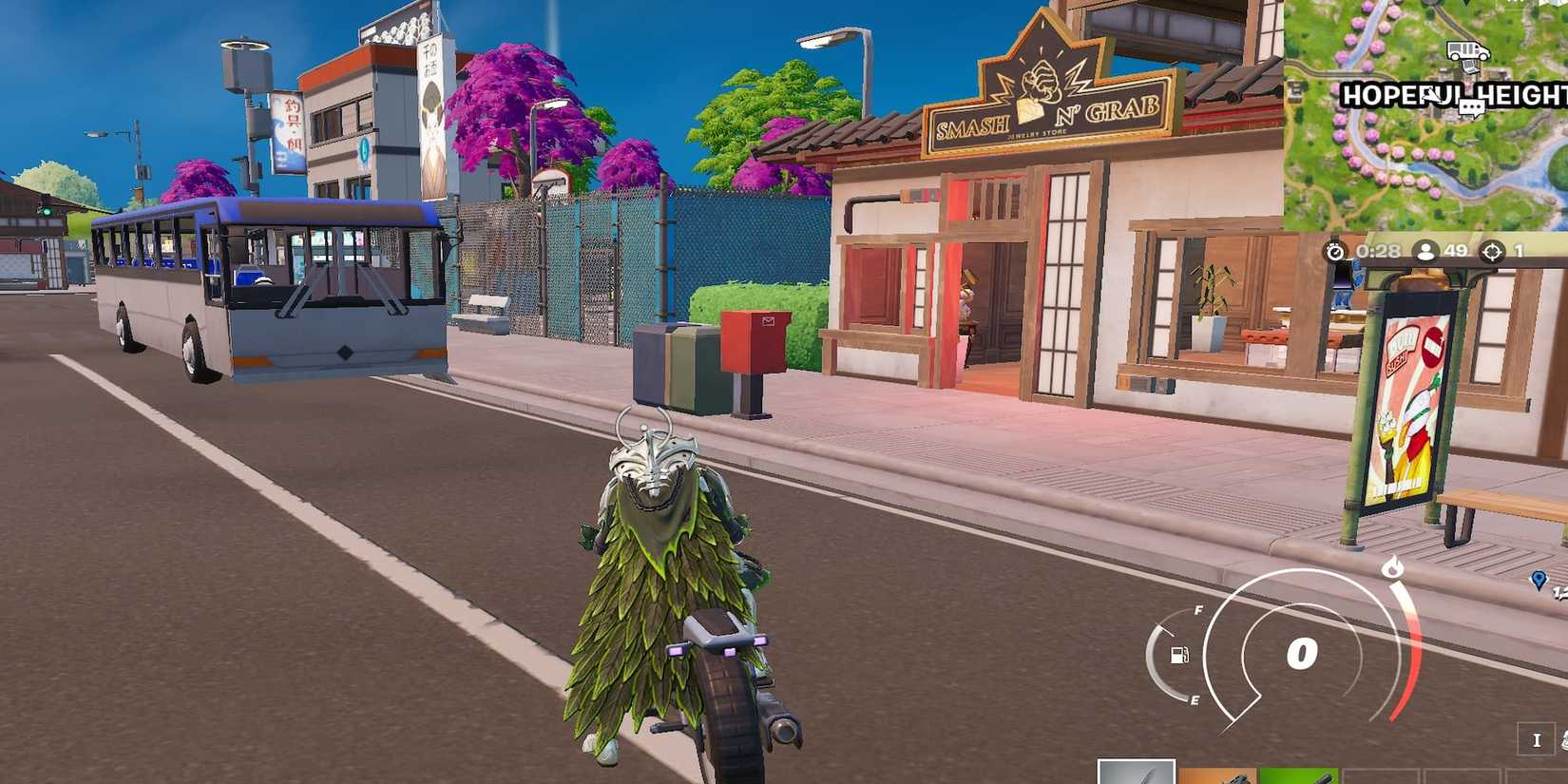Click the storm timer stopwatch icon

1334,253
